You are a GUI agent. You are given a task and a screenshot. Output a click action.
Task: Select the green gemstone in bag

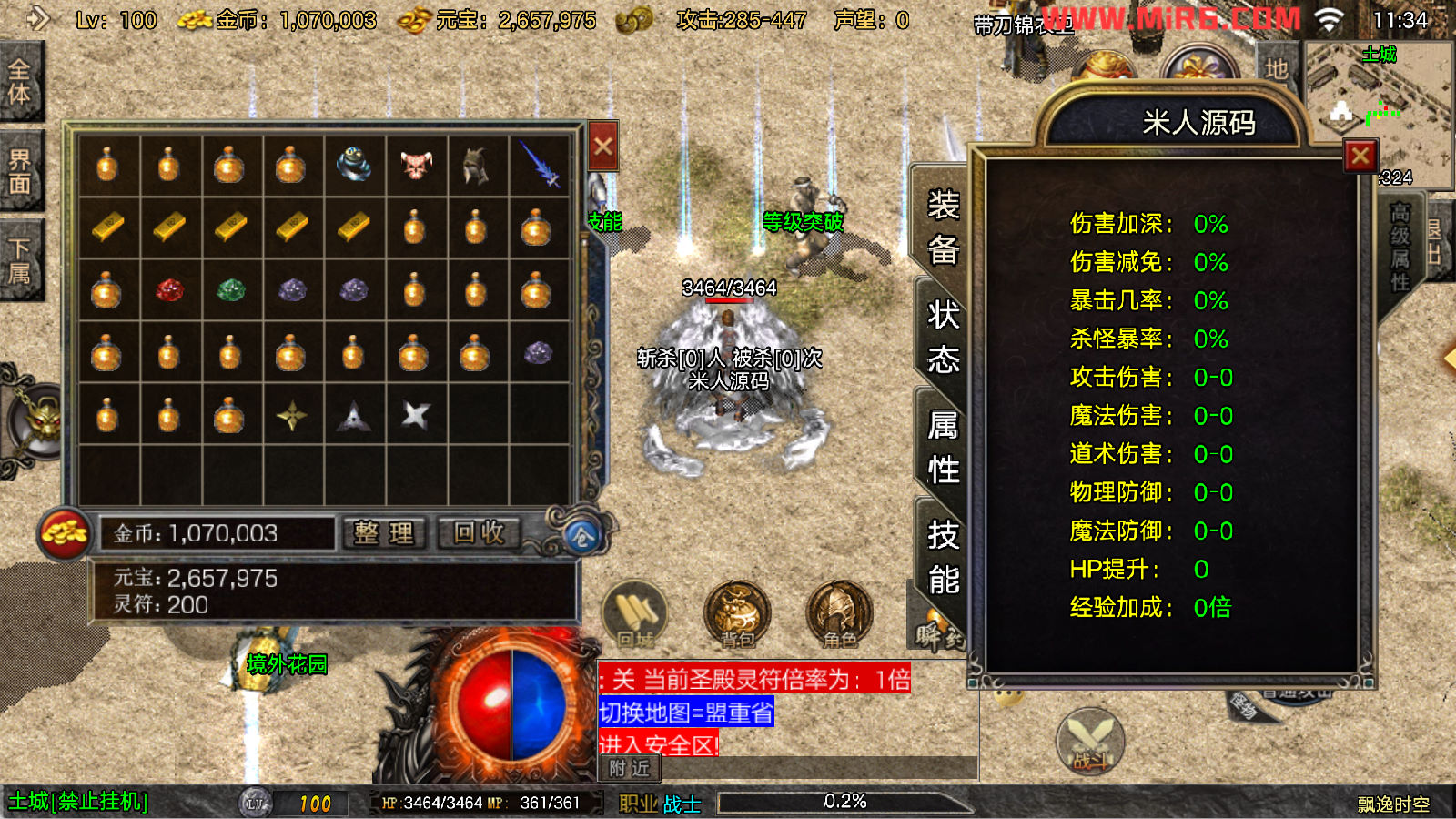click(x=231, y=290)
